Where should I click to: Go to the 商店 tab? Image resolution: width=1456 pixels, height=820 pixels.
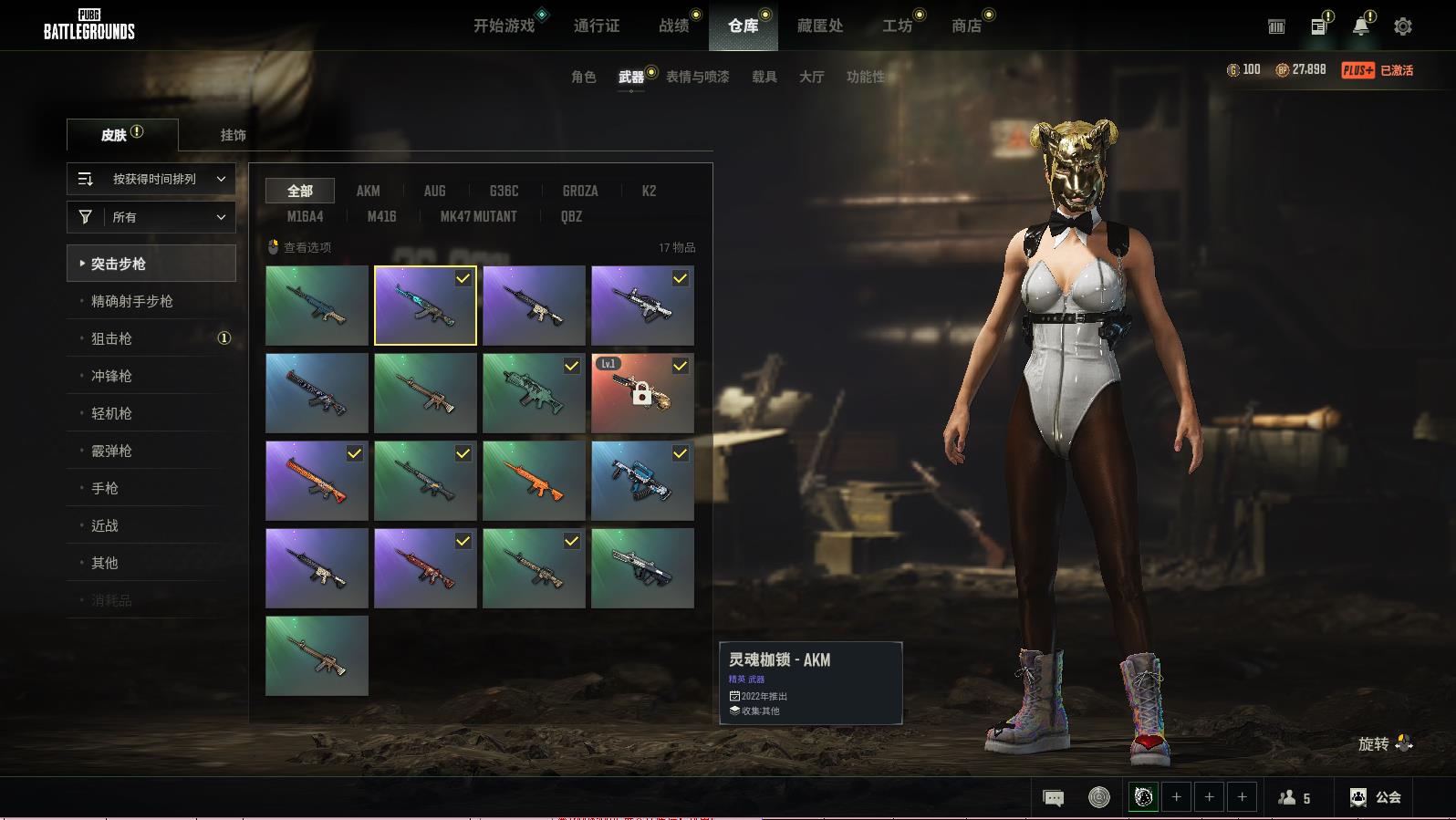(x=966, y=26)
